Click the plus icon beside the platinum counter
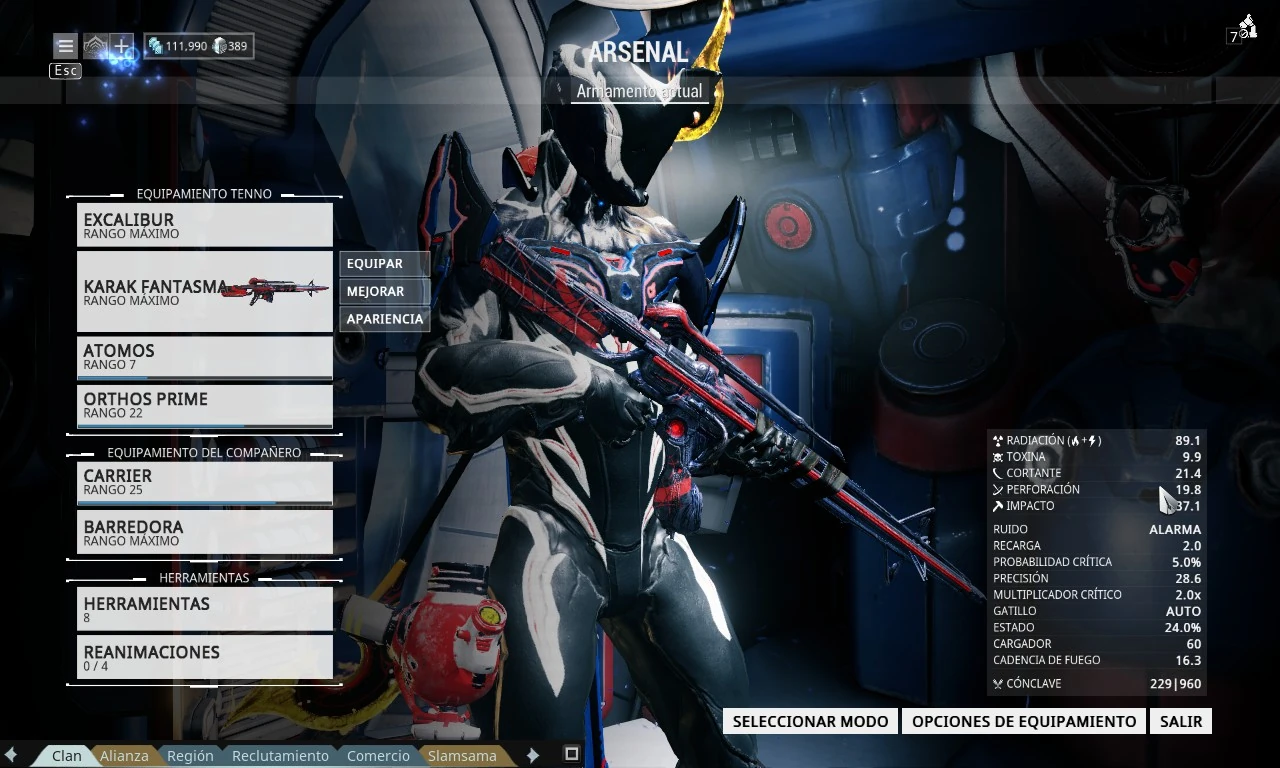Viewport: 1280px width, 768px height. click(x=121, y=46)
